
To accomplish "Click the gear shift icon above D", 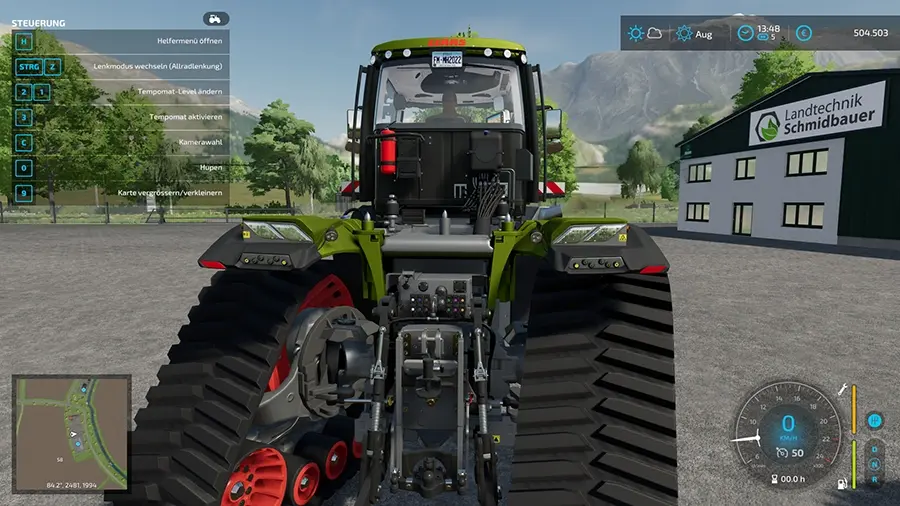I will [x=874, y=420].
